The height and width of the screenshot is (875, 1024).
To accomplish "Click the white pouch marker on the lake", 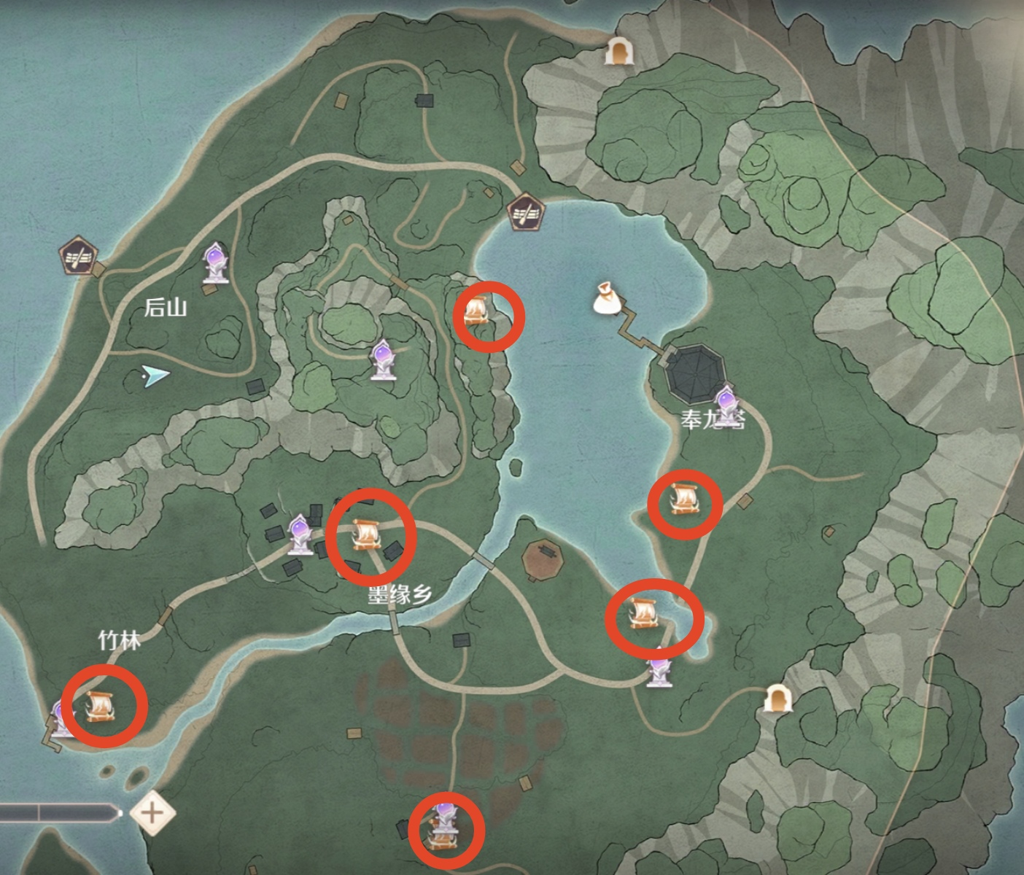I will click(607, 298).
